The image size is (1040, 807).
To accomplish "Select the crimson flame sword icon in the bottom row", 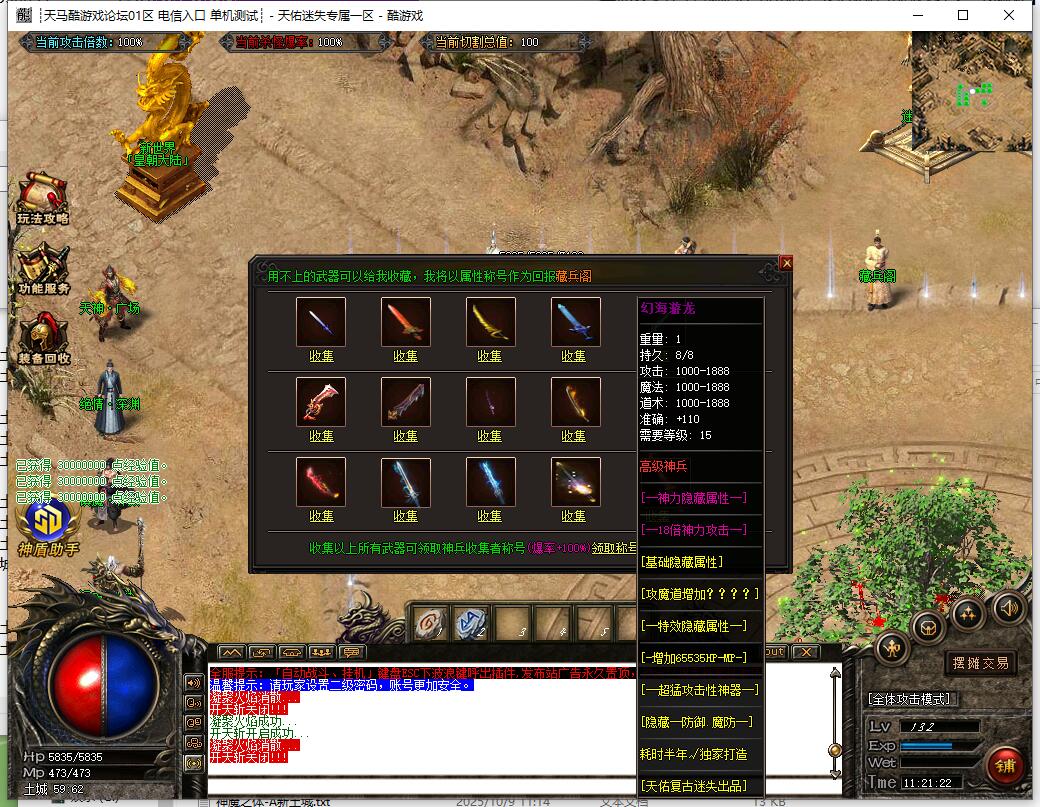I will (321, 482).
